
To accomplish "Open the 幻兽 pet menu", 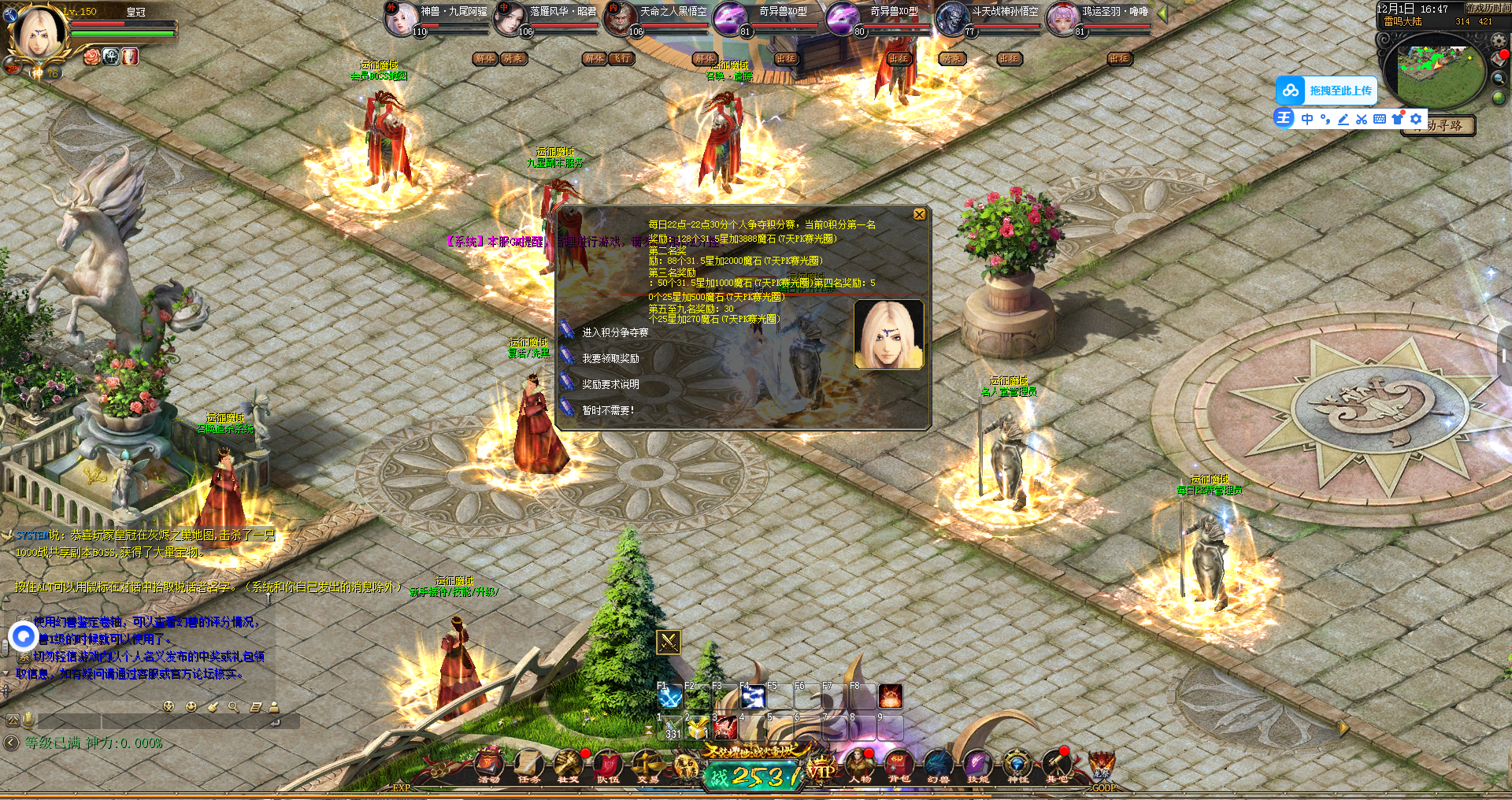I will (938, 765).
